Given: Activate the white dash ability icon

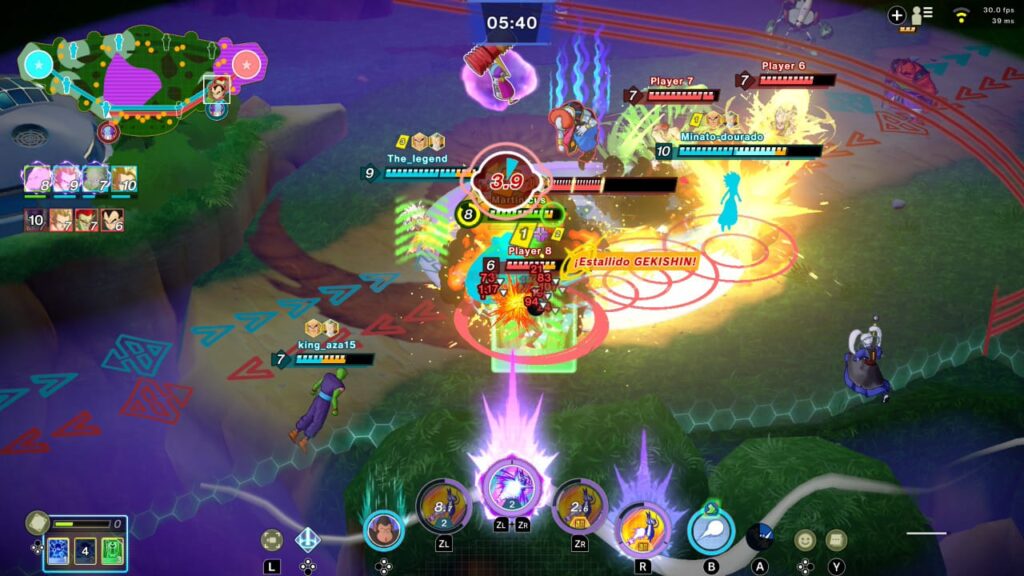Looking at the screenshot, I should point(711,531).
